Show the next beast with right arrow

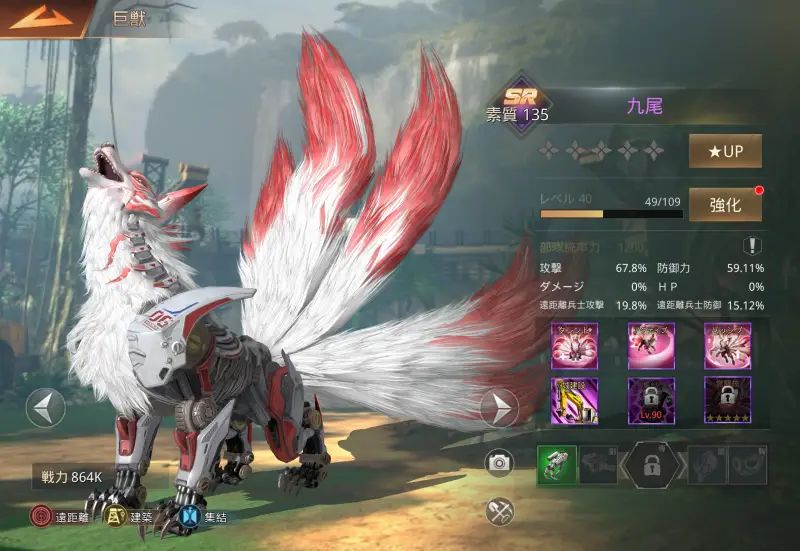499,408
